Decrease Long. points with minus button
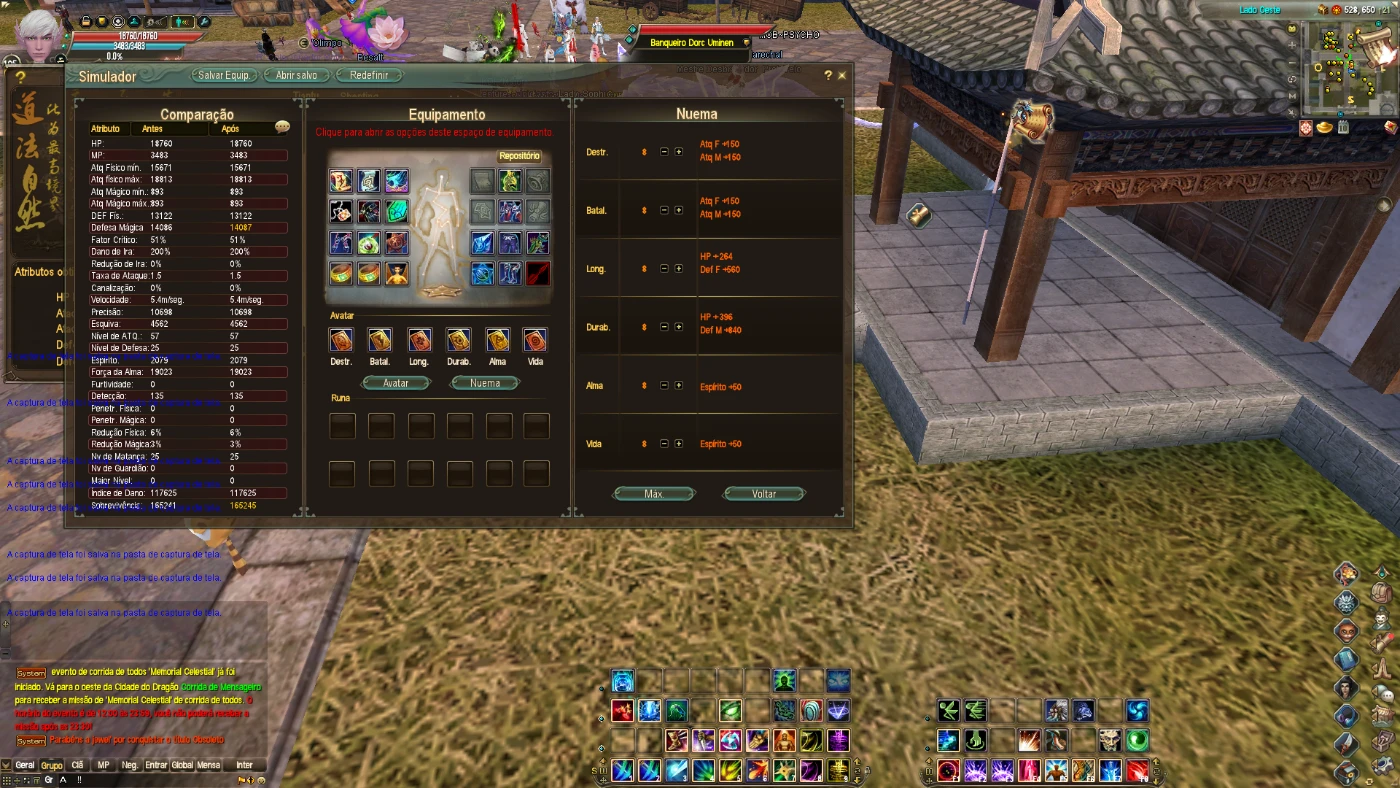 664,268
